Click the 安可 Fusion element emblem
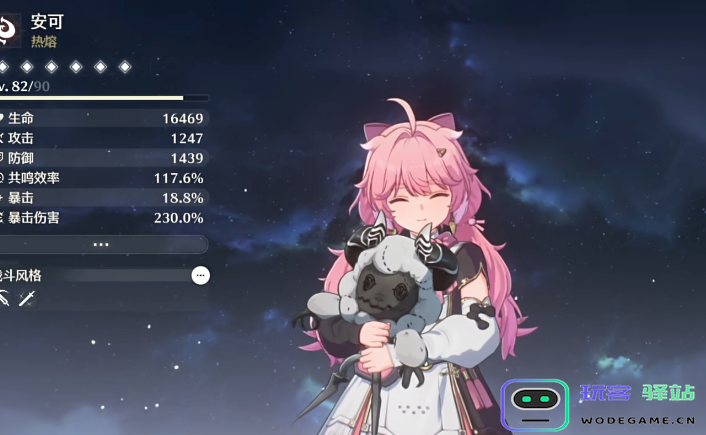The image size is (706, 435). coord(9,30)
